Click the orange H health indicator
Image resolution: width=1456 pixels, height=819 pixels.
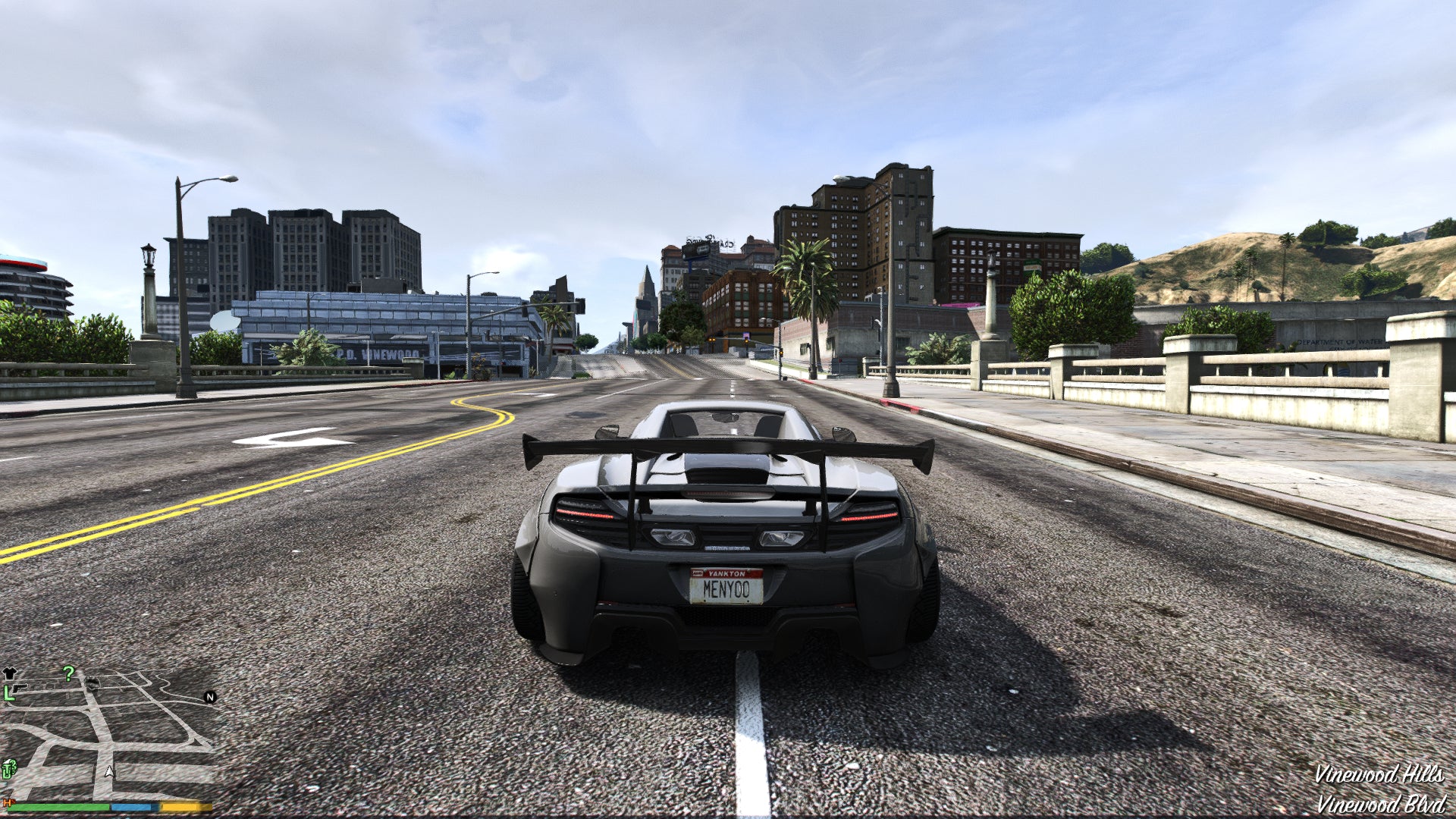7,804
